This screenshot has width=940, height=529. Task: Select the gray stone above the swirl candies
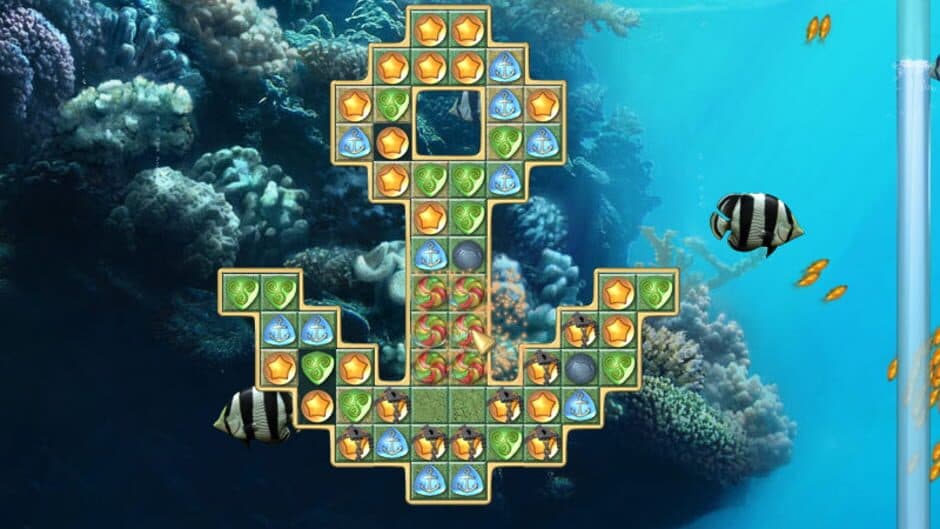(x=467, y=255)
